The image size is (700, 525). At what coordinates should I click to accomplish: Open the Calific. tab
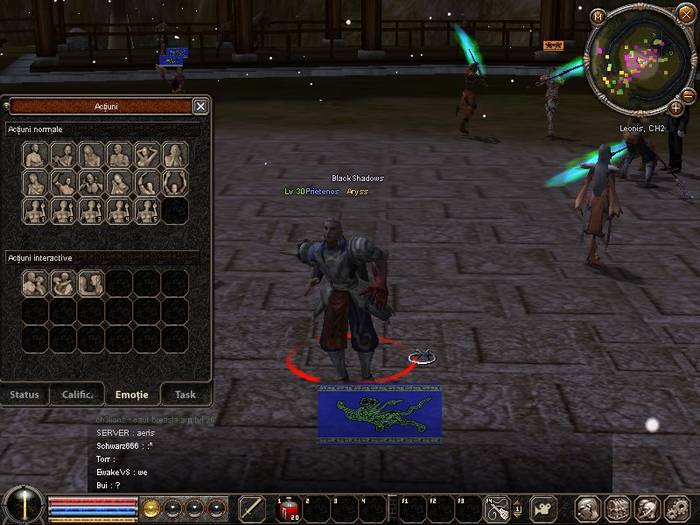[x=77, y=395]
